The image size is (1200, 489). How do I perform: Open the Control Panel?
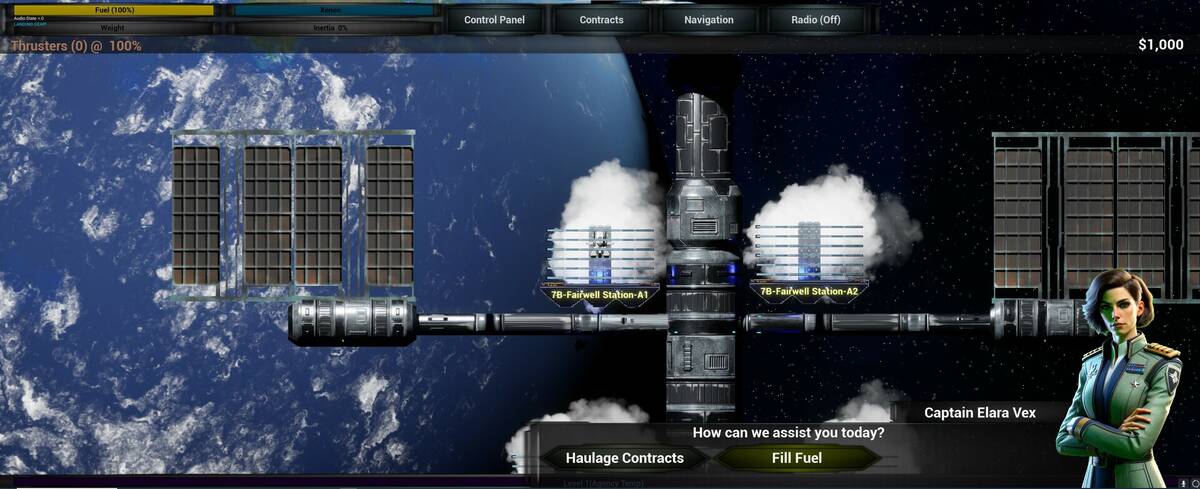pos(494,20)
